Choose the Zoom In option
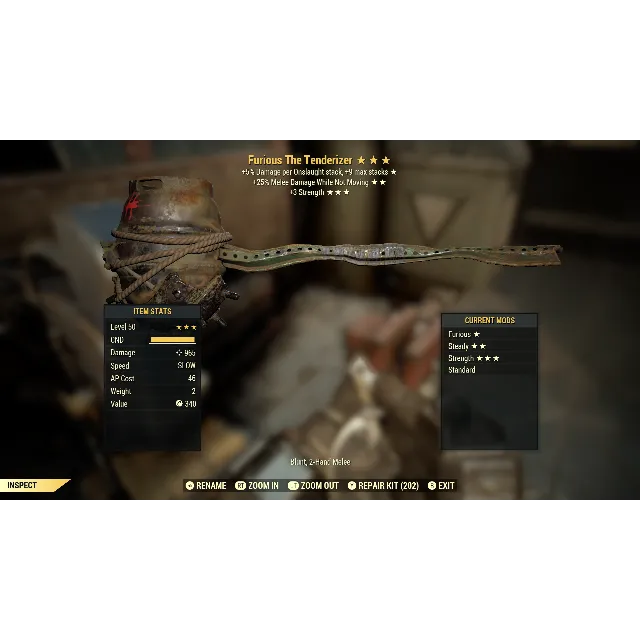The height and width of the screenshot is (640, 640). [259, 486]
